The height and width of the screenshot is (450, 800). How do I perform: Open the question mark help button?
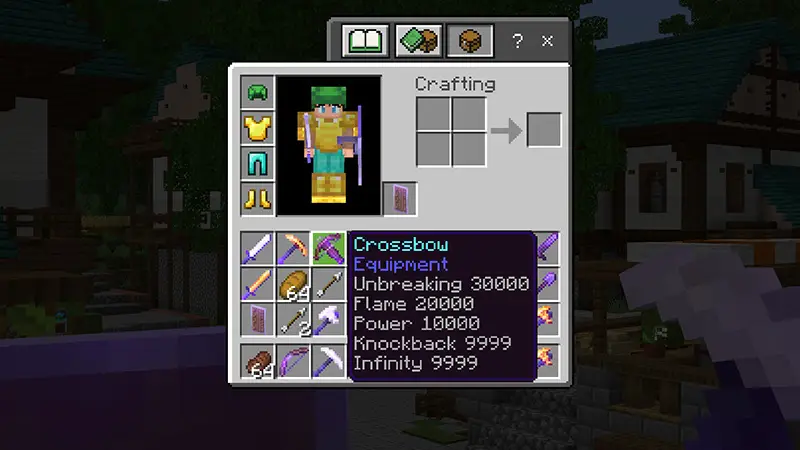pos(517,42)
